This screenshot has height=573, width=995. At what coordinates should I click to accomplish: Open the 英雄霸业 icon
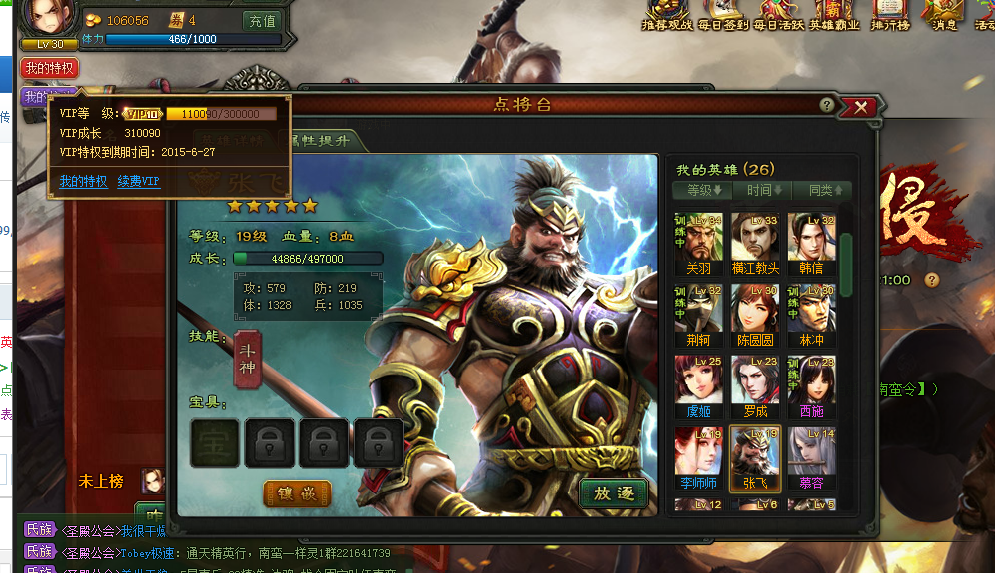835,15
